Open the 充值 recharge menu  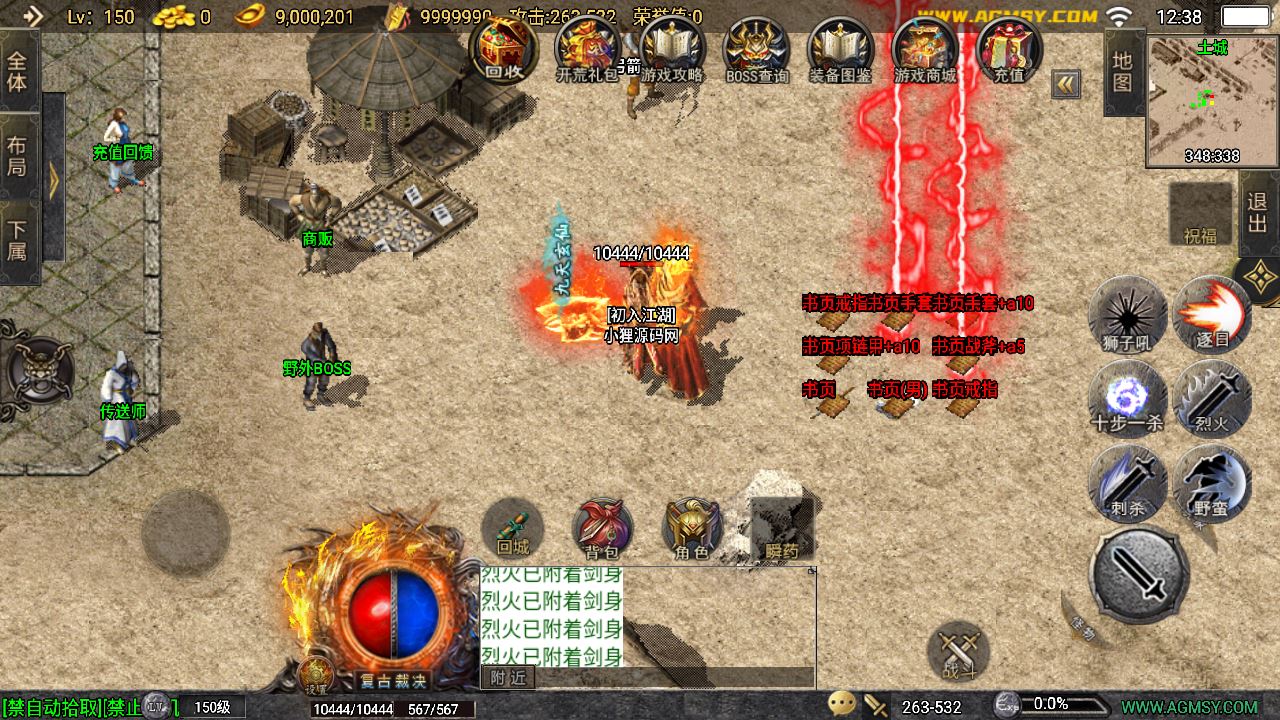tap(1009, 48)
